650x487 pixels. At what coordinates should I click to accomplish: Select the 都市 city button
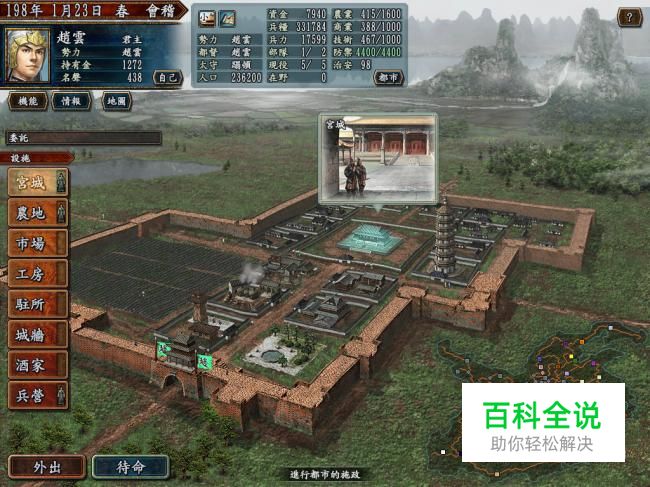pyautogui.click(x=389, y=77)
